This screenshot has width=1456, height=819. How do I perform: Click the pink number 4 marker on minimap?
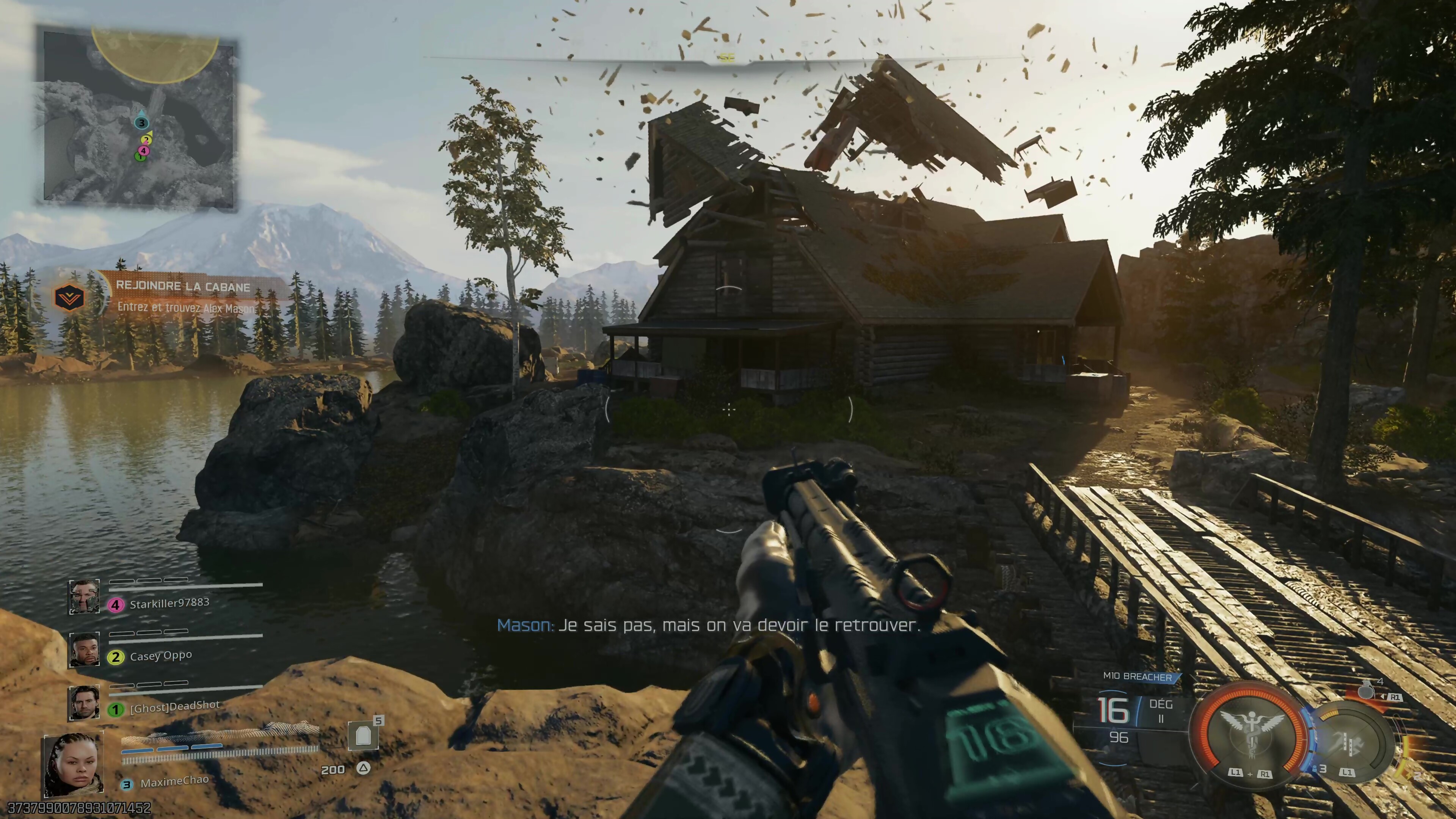tap(144, 151)
